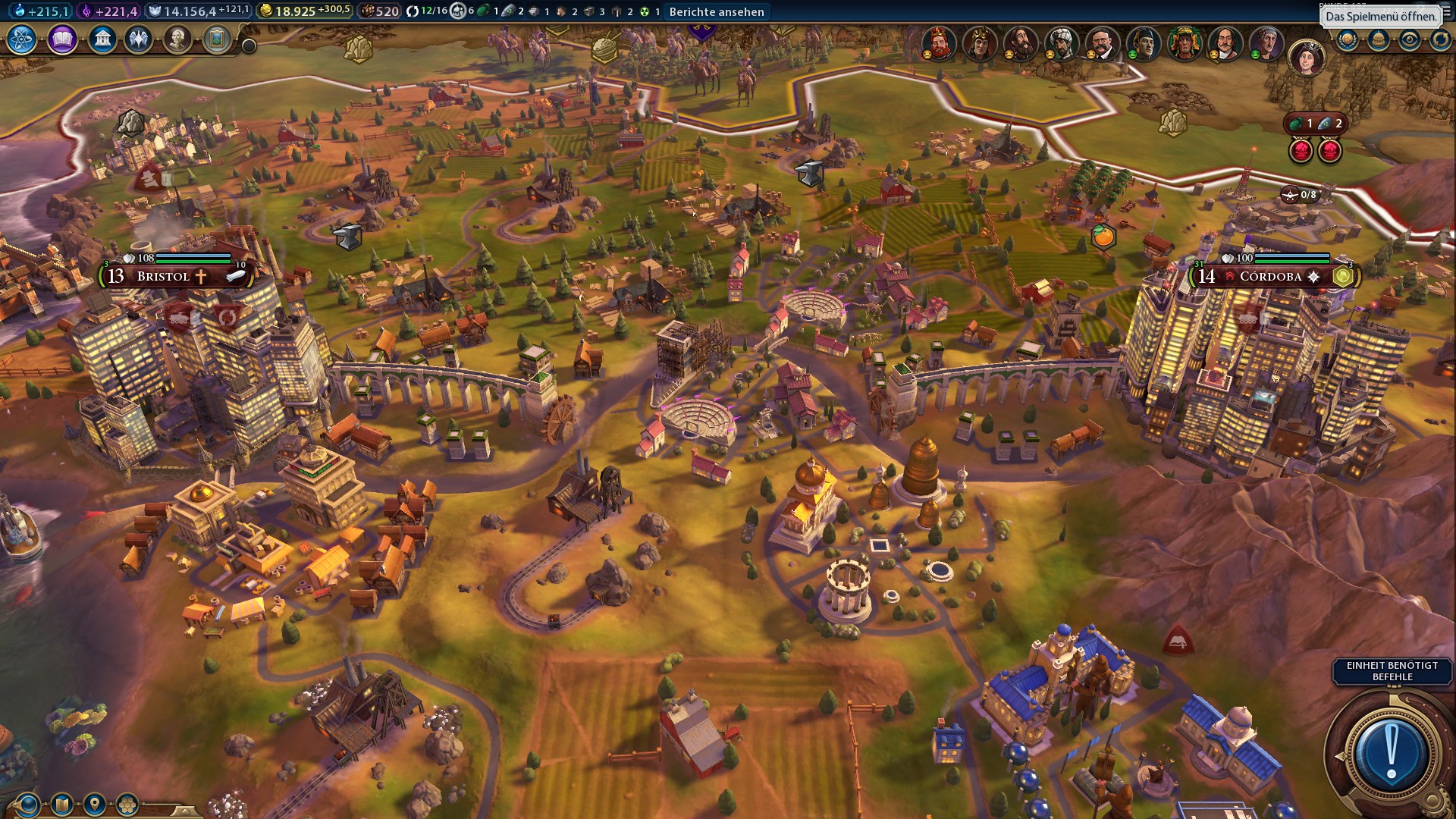Image resolution: width=1456 pixels, height=819 pixels.
Task: Open the civics tree with the book icon
Action: tap(62, 39)
